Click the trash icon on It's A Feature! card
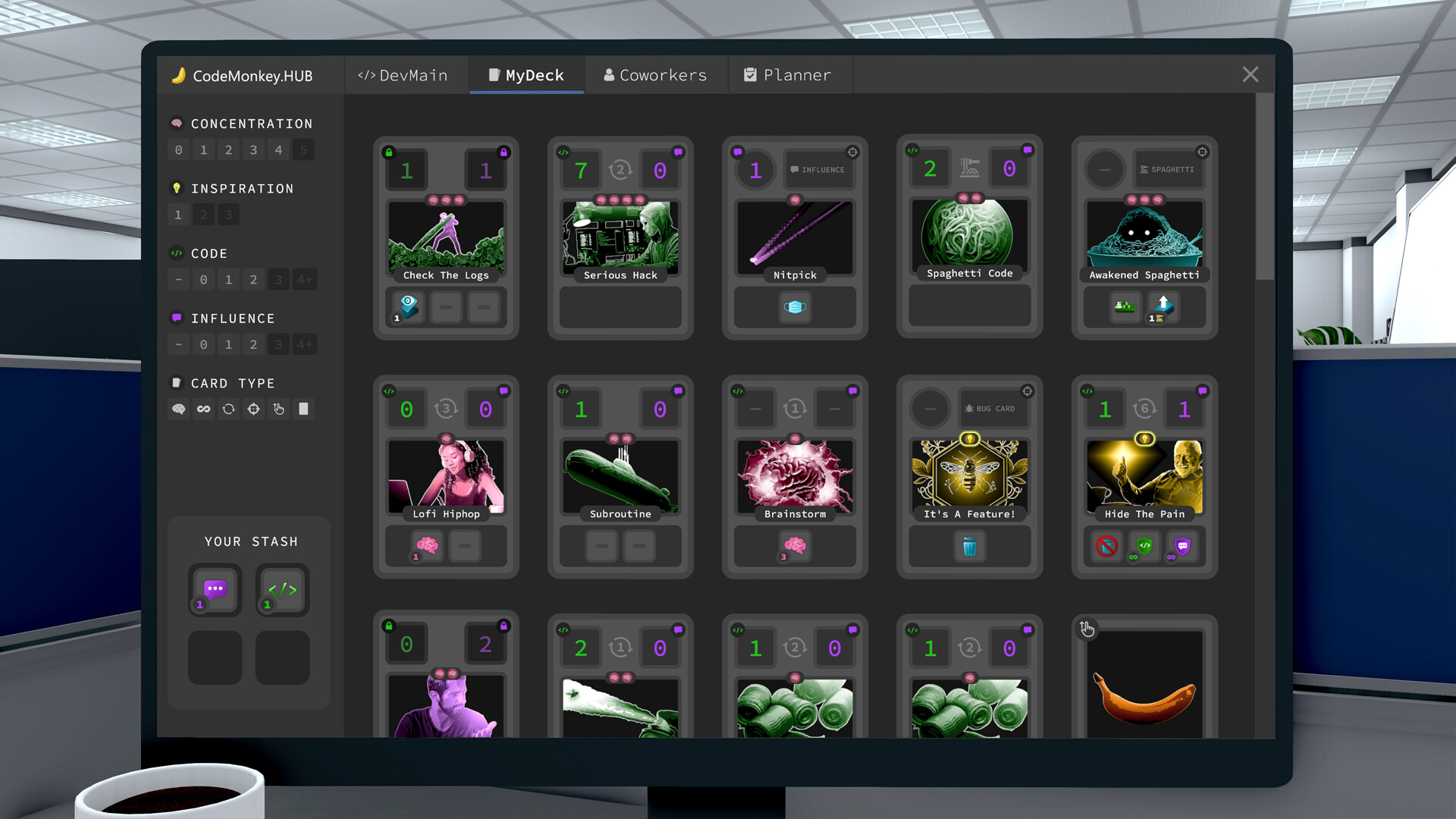Screen dimensions: 1456x819 968,546
